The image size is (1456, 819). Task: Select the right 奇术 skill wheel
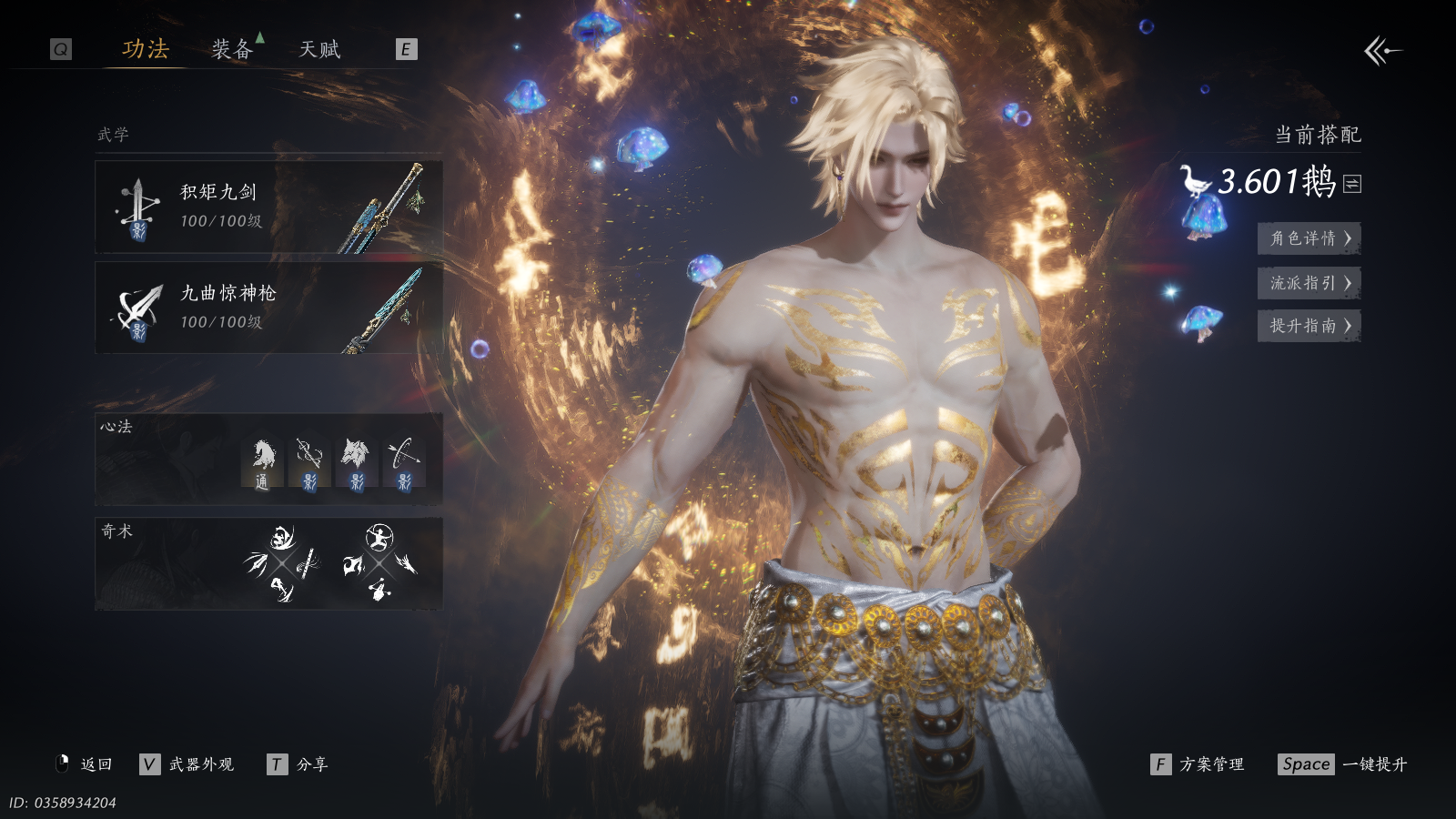[379, 564]
